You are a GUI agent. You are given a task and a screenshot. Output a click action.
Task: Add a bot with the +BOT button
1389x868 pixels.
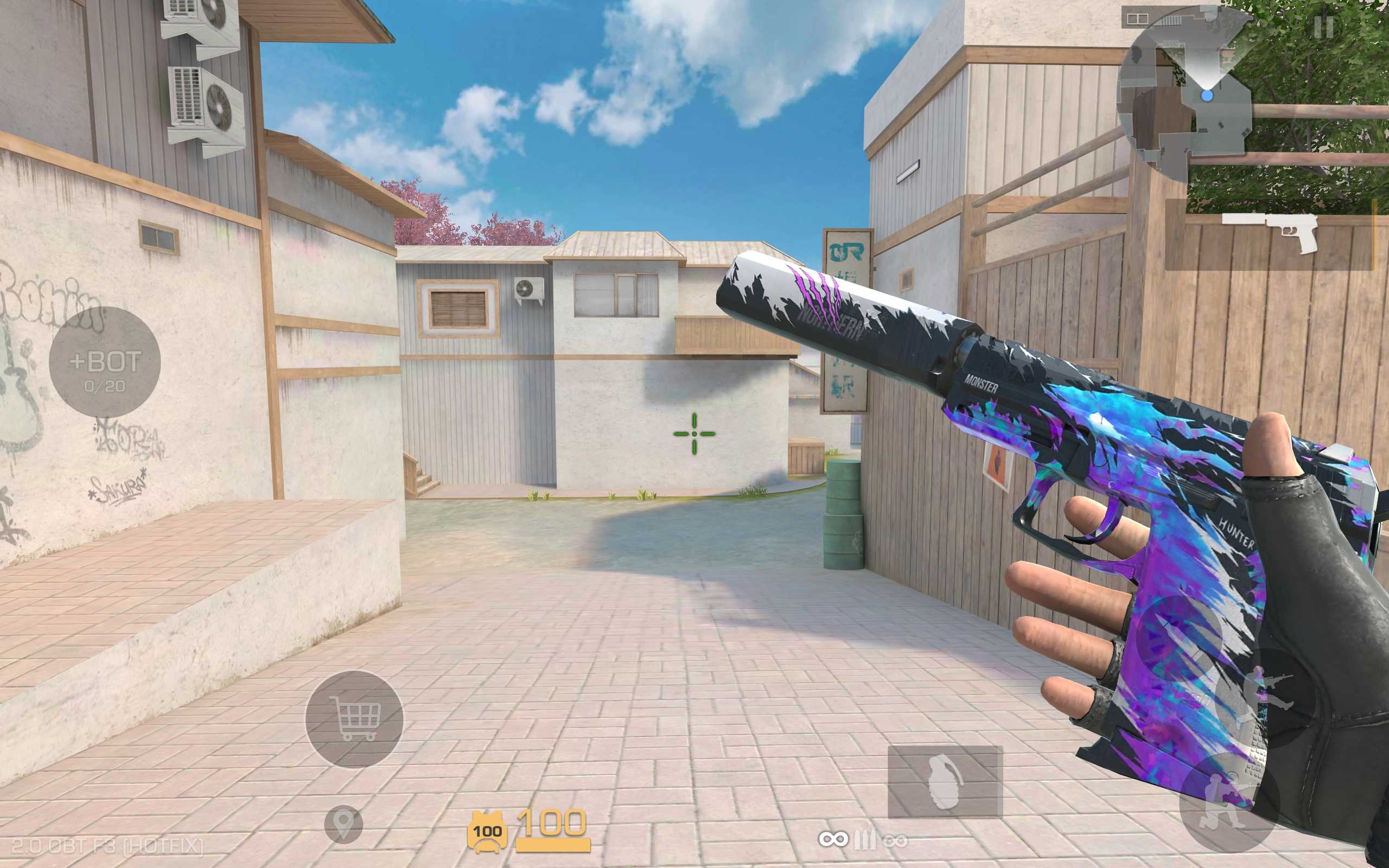[105, 362]
